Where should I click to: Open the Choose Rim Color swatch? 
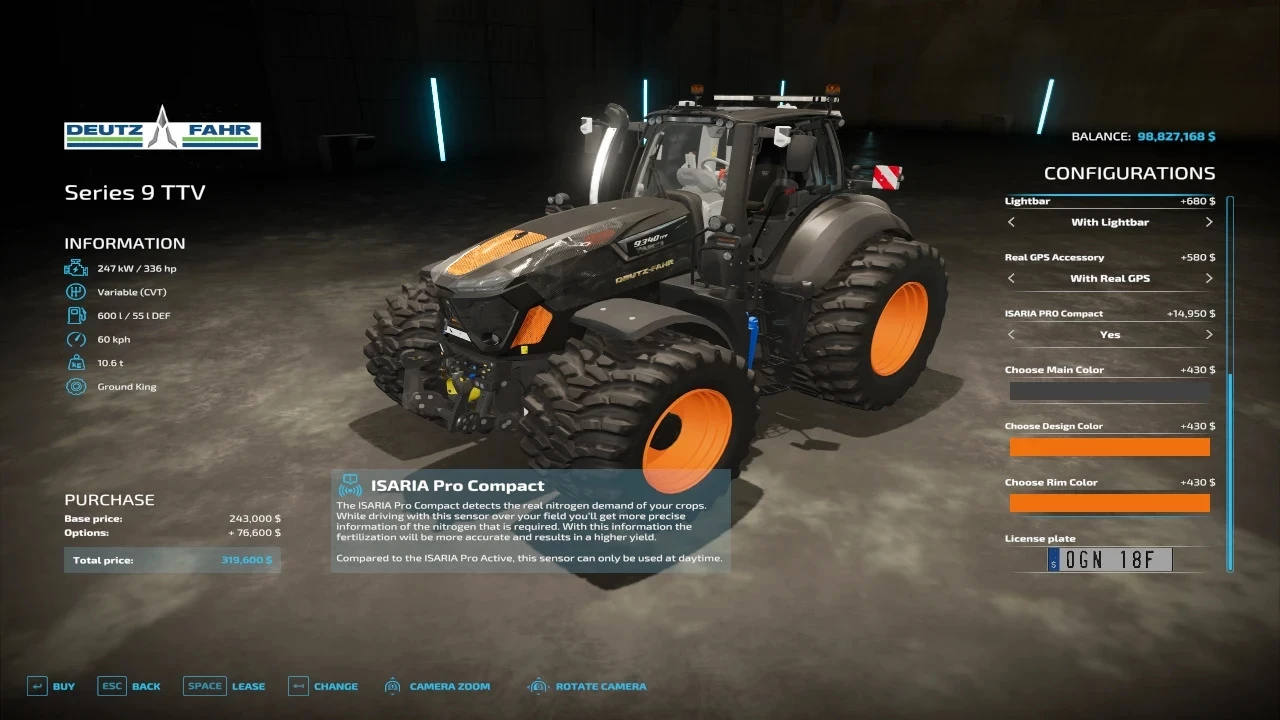click(x=1110, y=503)
